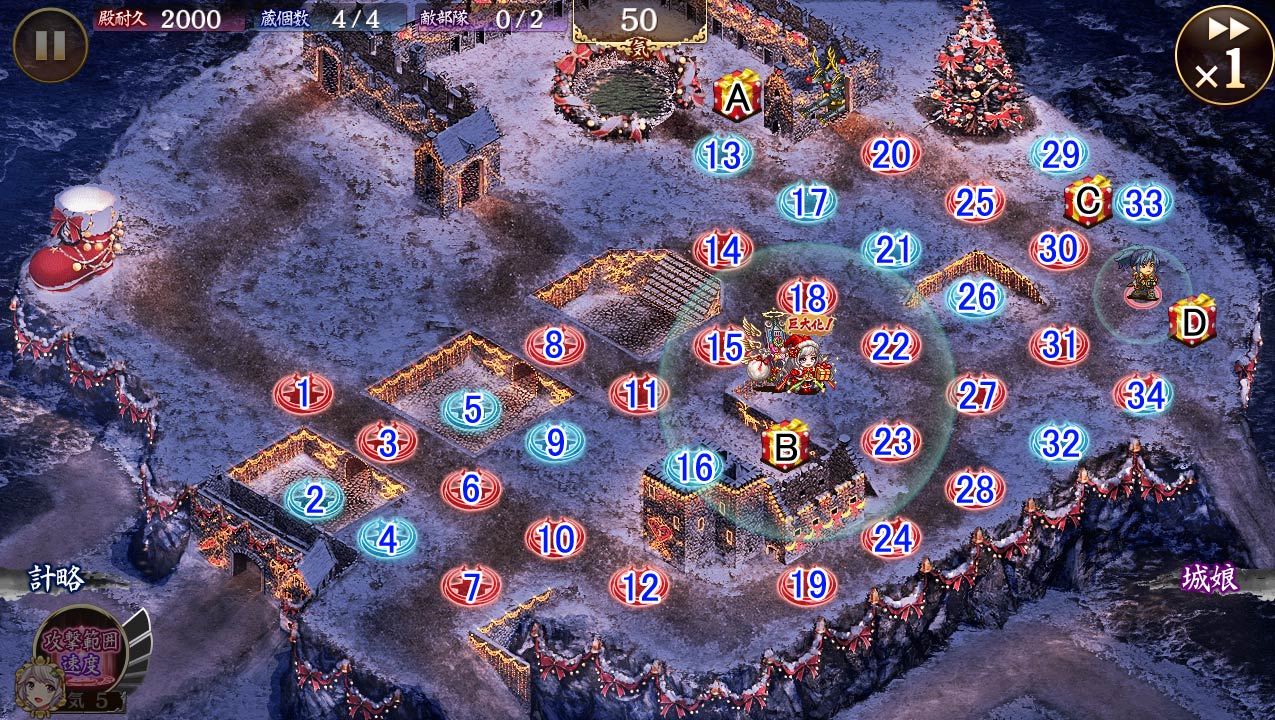
Task: Click the gift box marker D
Action: [x=1193, y=322]
